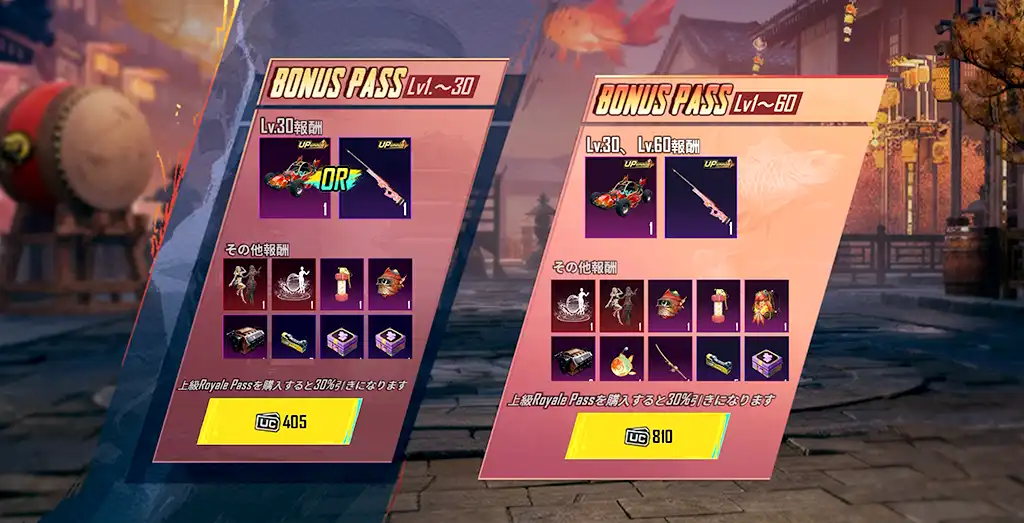Screen dimensions: 1024x523
Task: View the buggy reward in the Lvl~60 pass
Action: 621,197
